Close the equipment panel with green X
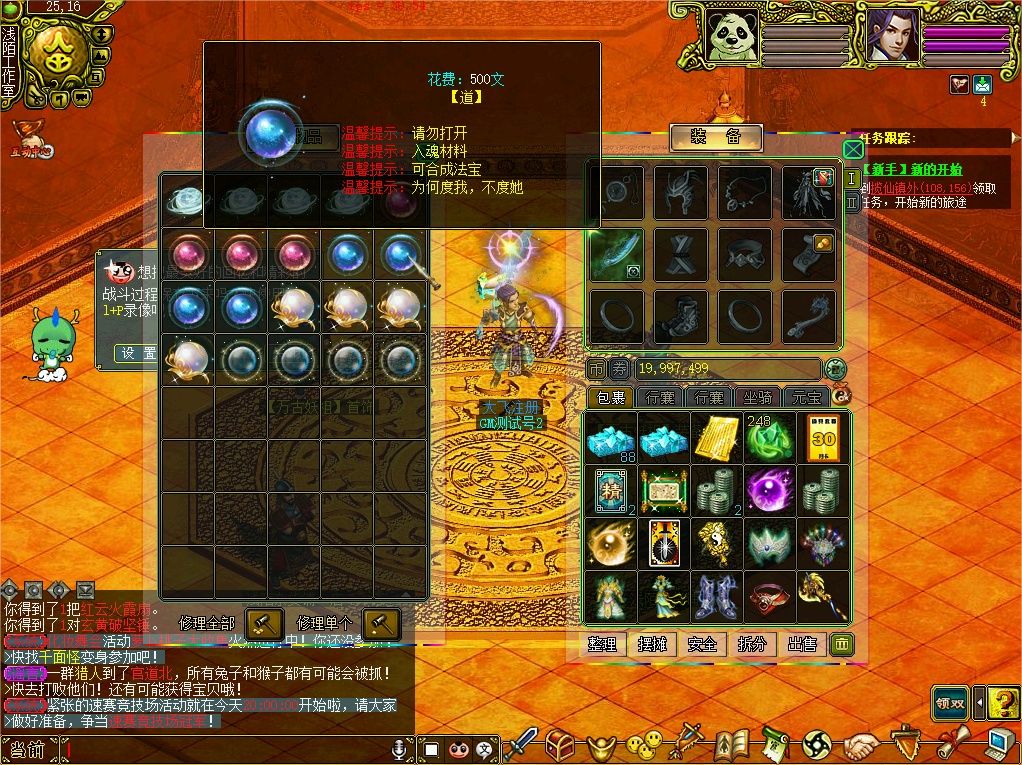This screenshot has width=1022, height=765. pos(853,150)
